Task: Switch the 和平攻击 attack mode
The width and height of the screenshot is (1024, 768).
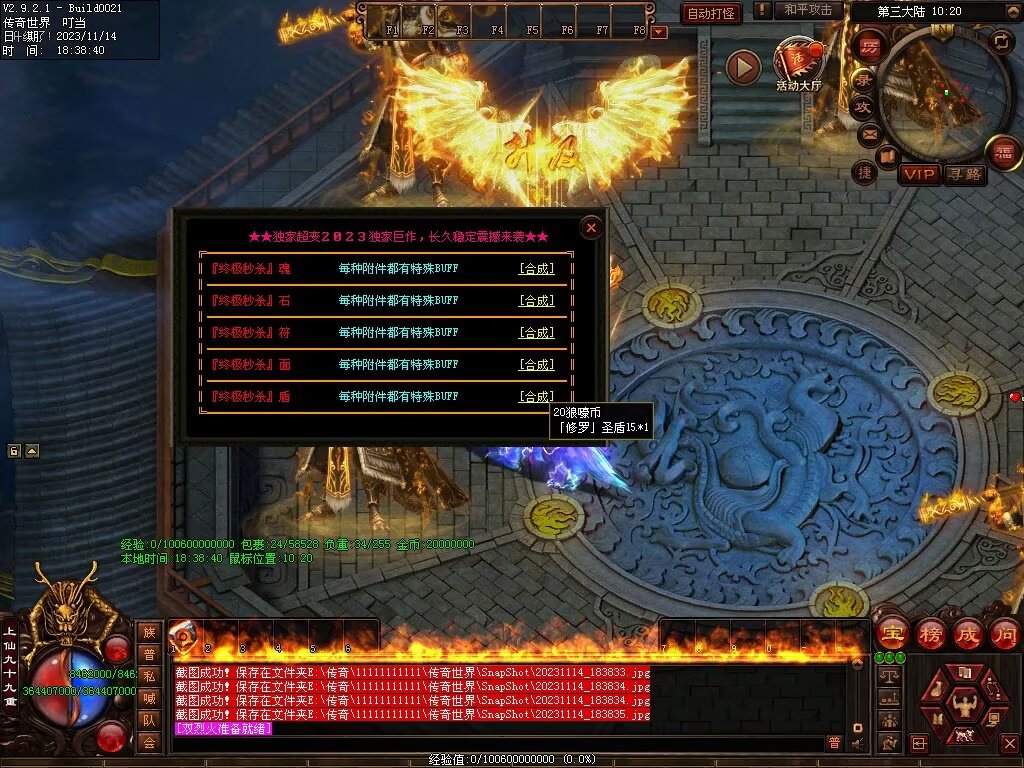Action: tap(807, 10)
